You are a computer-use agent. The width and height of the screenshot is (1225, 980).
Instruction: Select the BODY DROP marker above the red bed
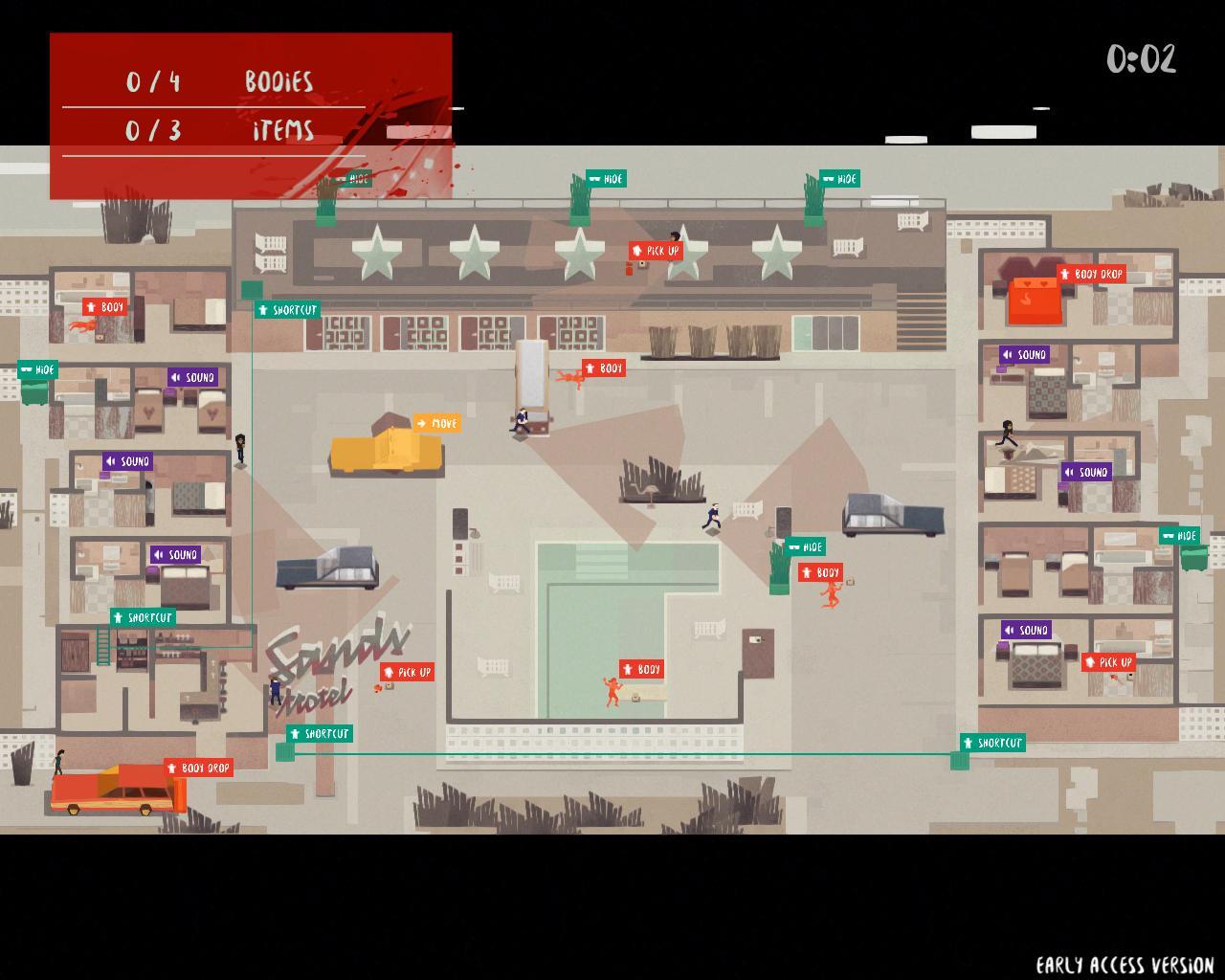point(1091,274)
